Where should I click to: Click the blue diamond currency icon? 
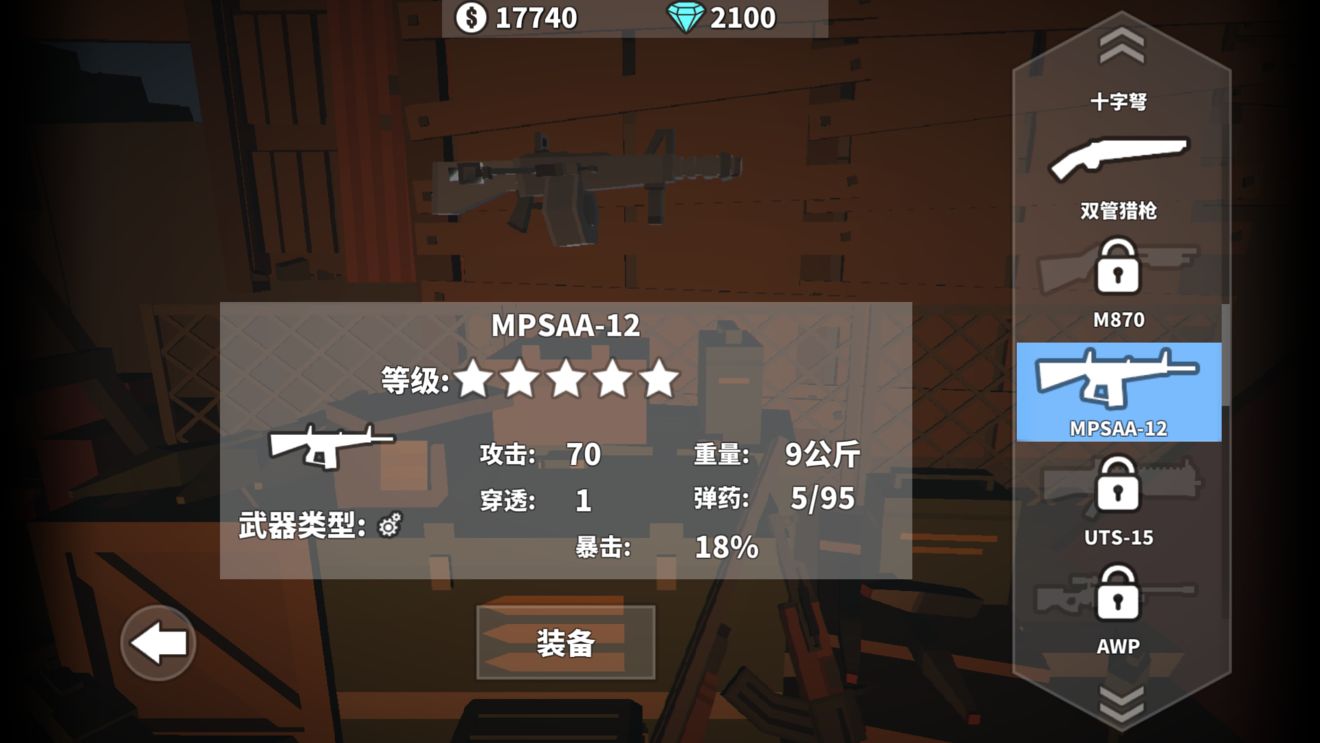pyautogui.click(x=686, y=16)
